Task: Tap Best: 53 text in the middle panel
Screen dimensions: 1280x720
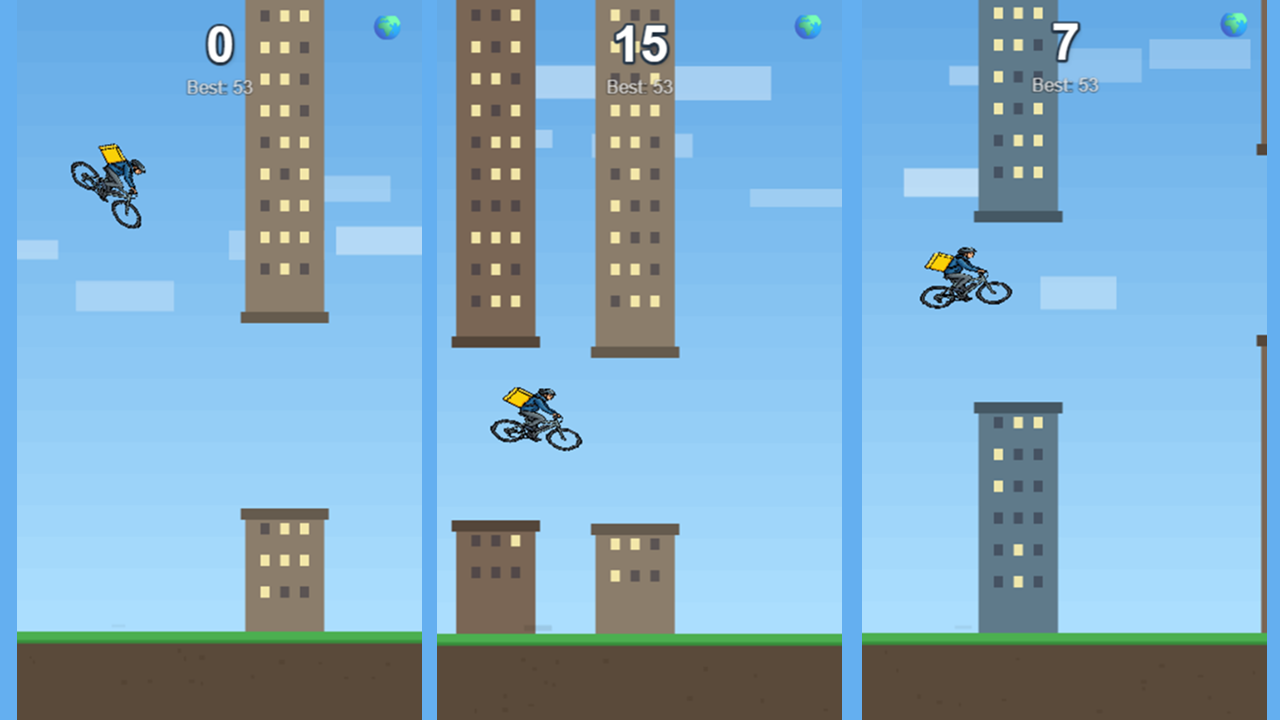Action: 640,86
